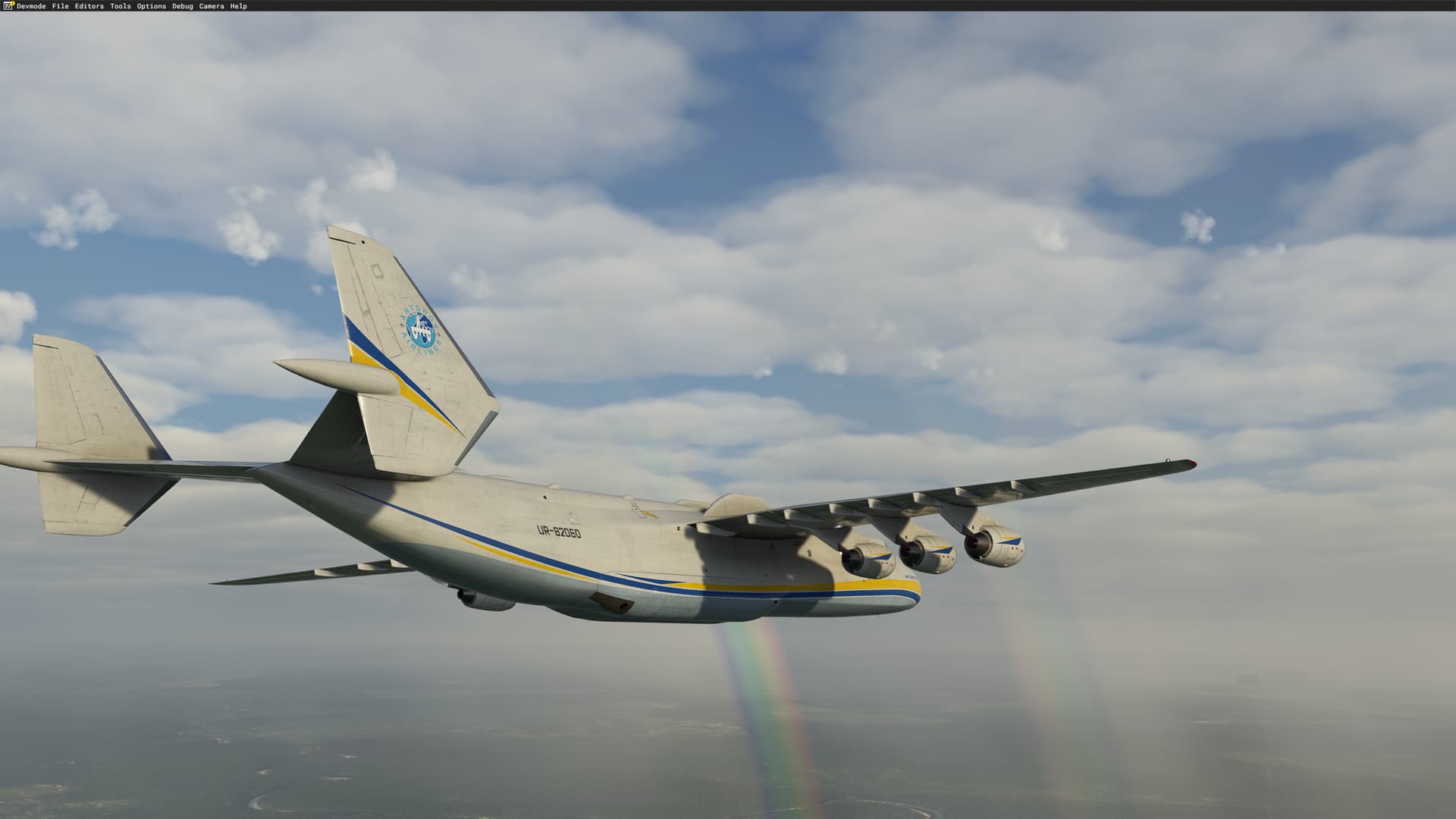
Task: Open the Options menu
Action: point(151,6)
